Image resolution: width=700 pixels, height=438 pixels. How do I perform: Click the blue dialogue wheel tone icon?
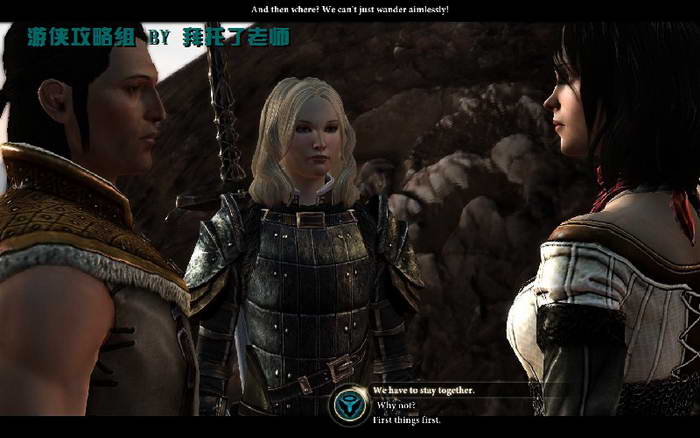click(350, 404)
